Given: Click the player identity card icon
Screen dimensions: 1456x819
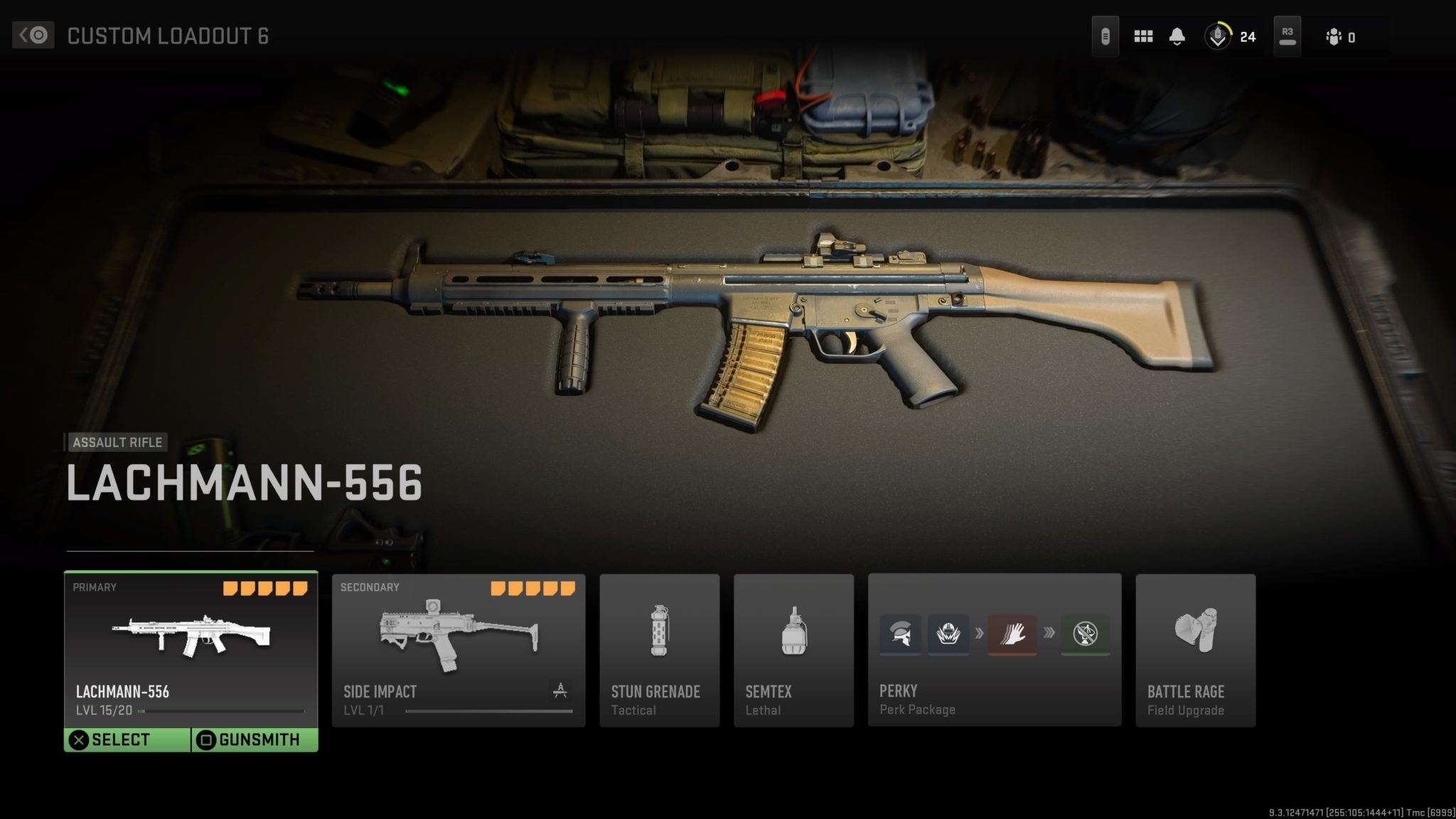Looking at the screenshot, I should 1335,36.
